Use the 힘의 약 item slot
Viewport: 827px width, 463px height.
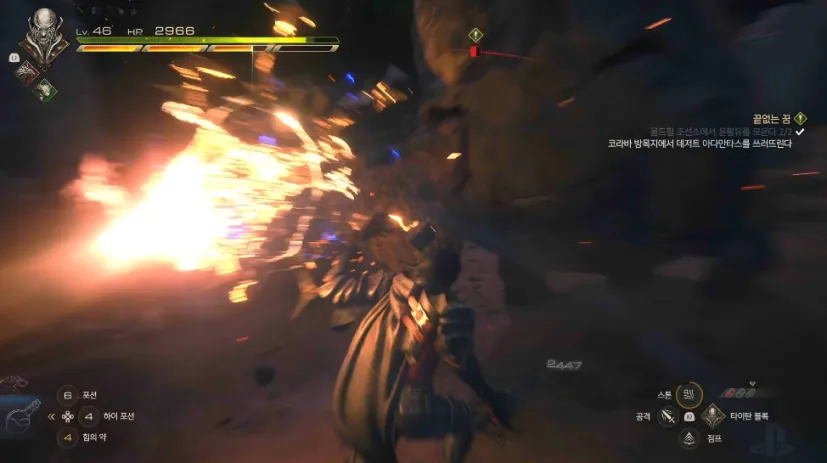[68, 437]
